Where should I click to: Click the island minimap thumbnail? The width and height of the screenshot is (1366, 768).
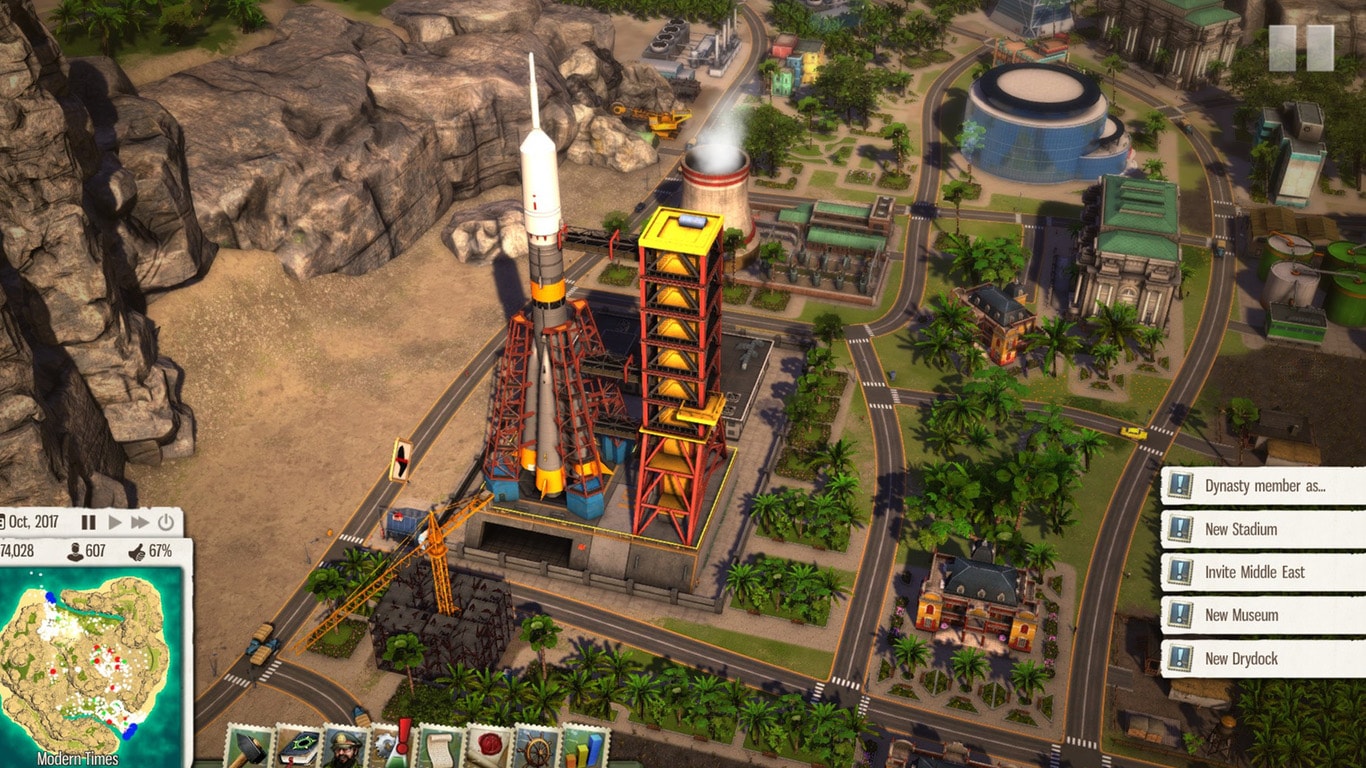pos(85,660)
